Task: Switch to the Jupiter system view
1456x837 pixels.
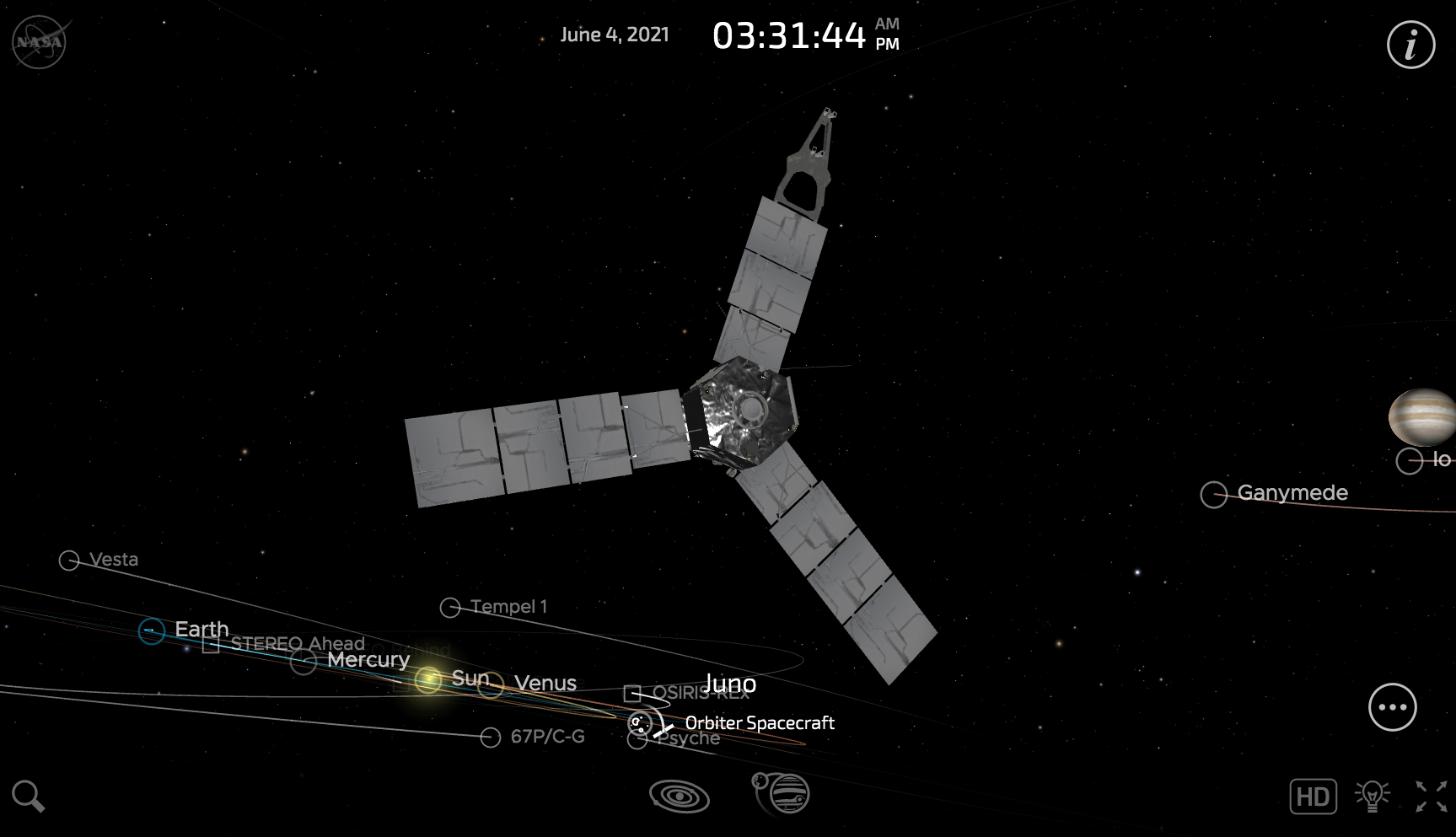Action: click(x=782, y=793)
